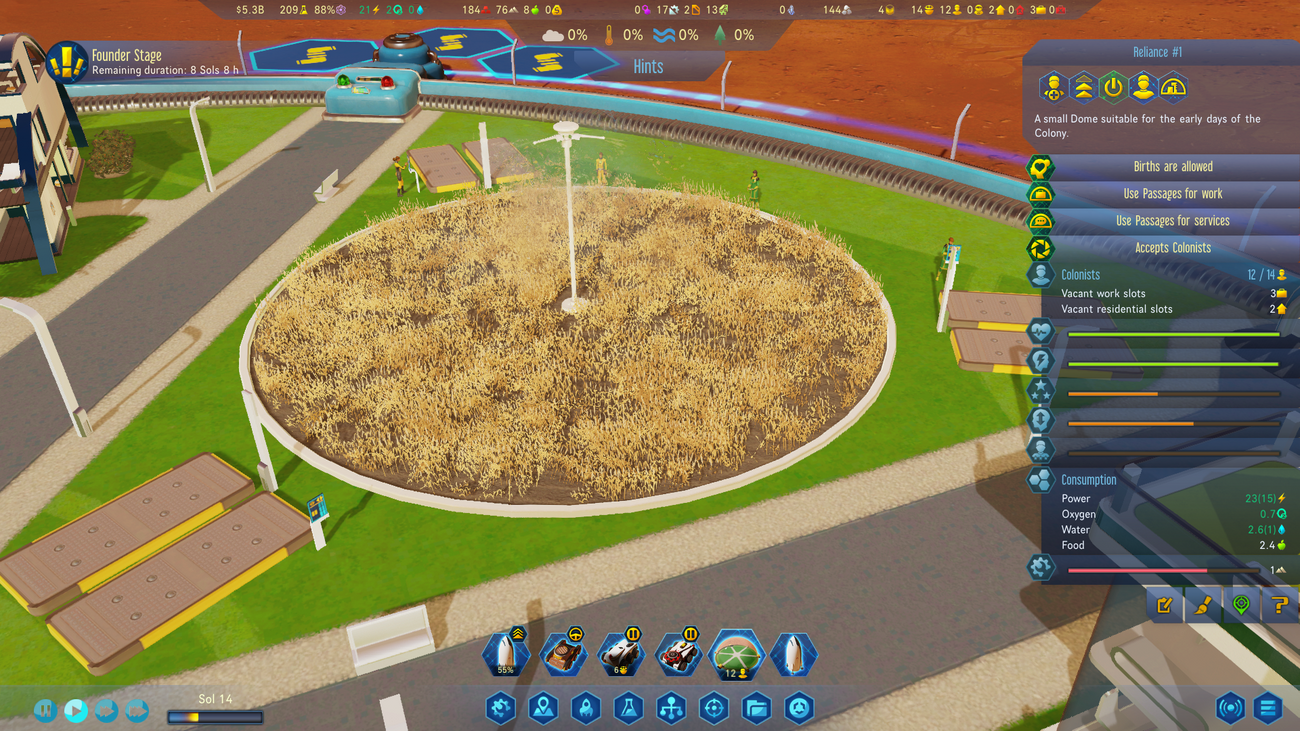
Task: Click the question mark help button
Action: 1279,605
